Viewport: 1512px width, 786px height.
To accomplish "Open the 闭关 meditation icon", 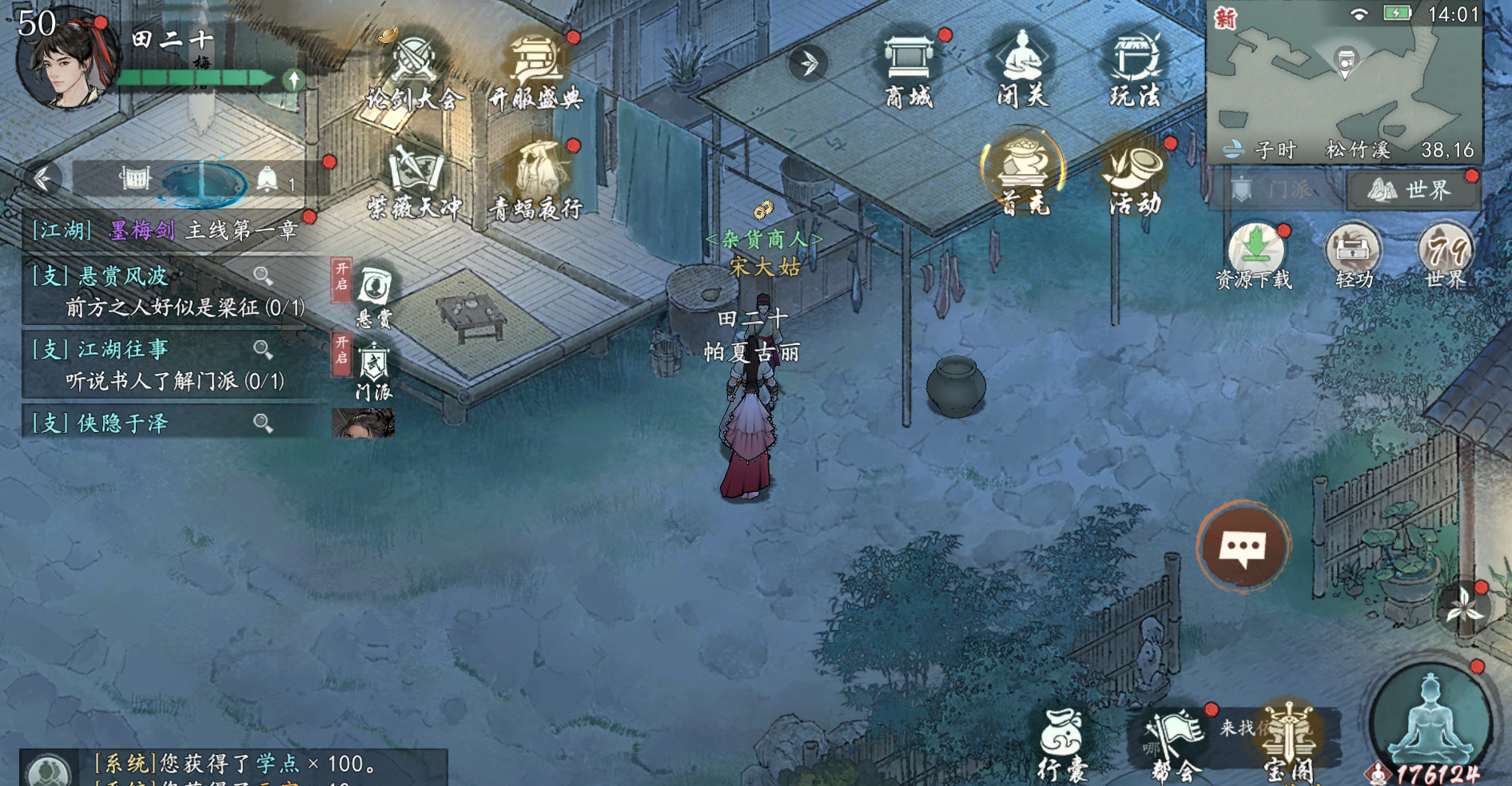I will click(1022, 68).
